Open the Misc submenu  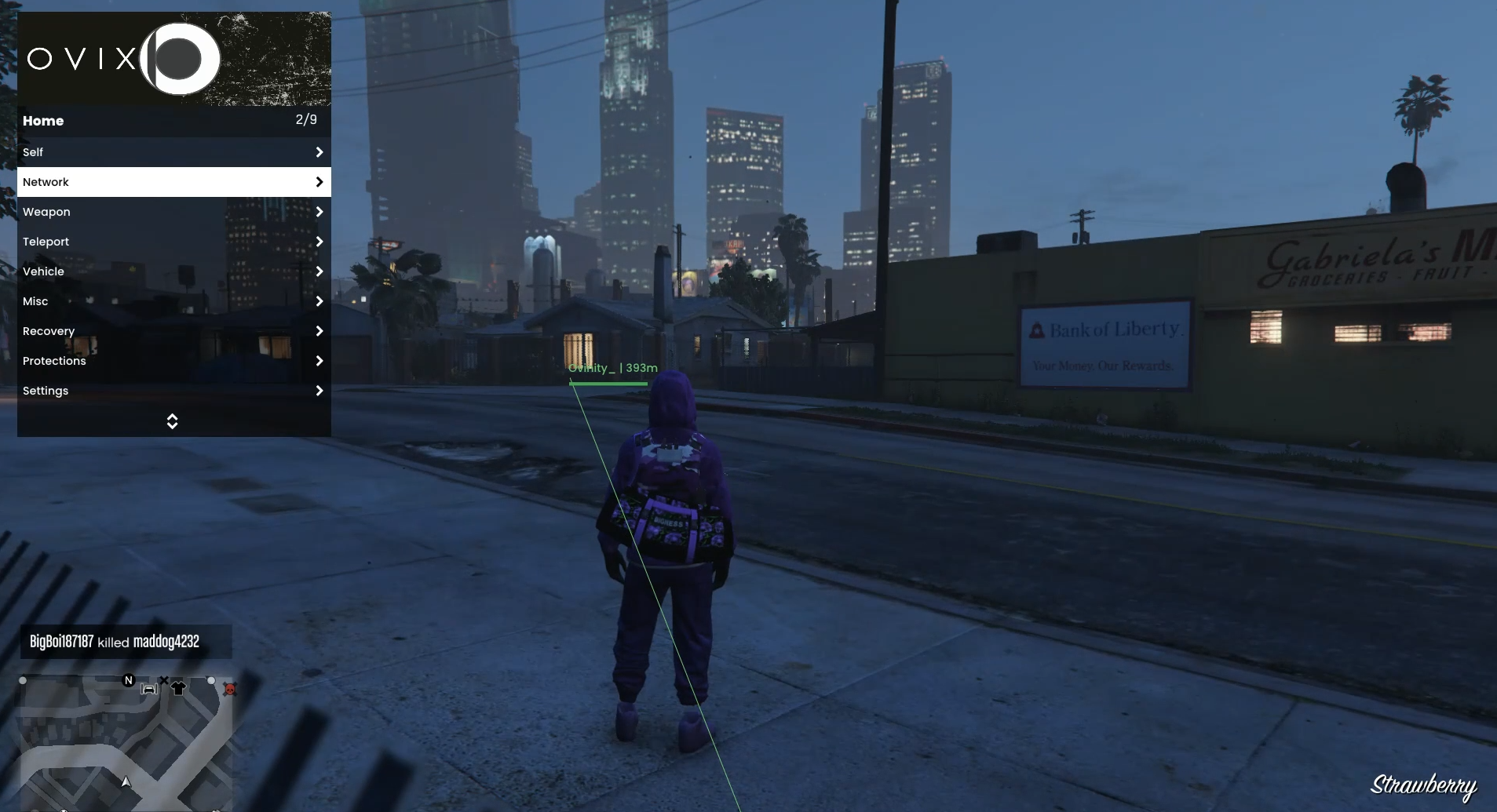[173, 301]
